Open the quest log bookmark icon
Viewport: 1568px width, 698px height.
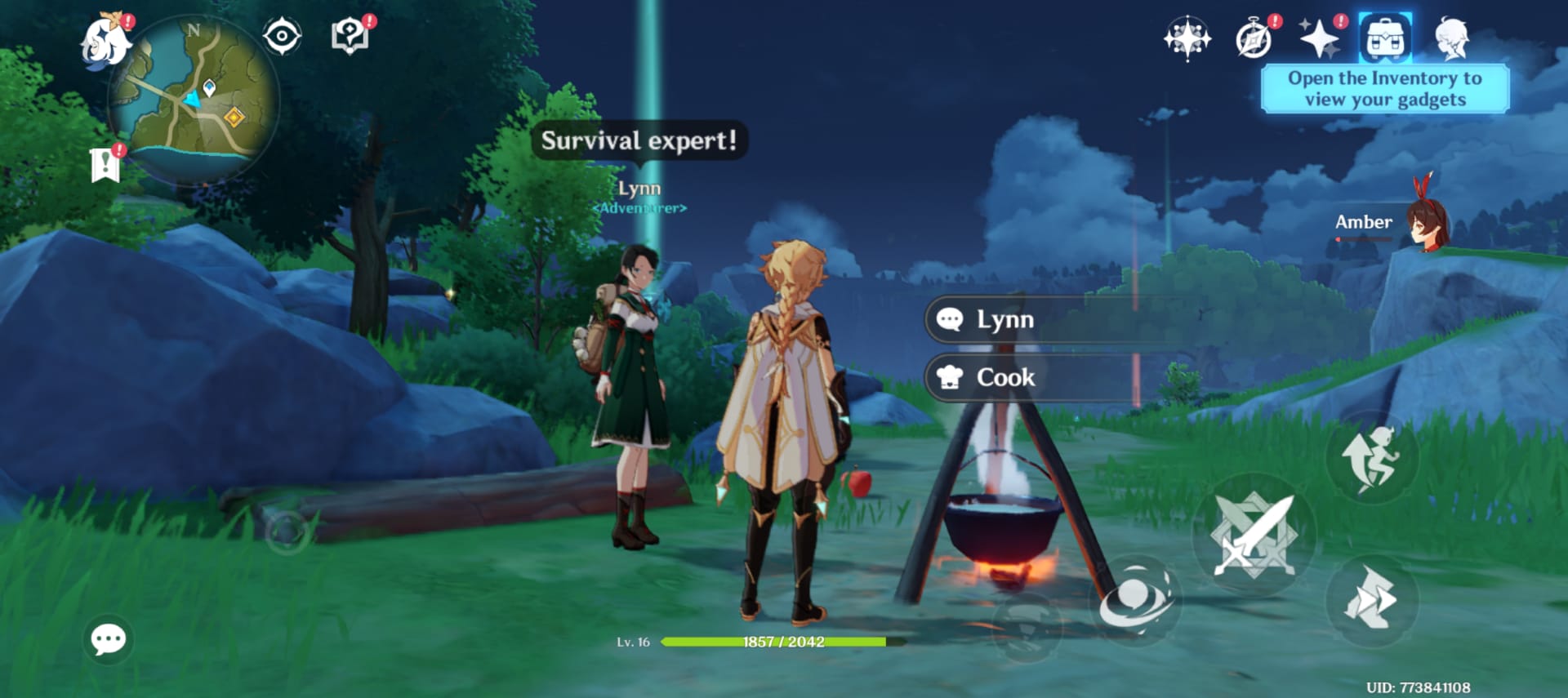105,164
